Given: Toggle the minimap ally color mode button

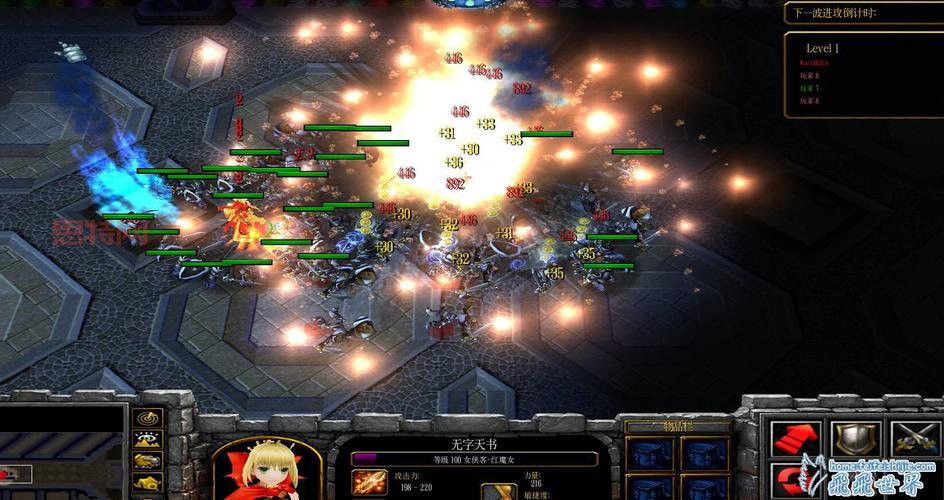Looking at the screenshot, I should pos(149,460).
